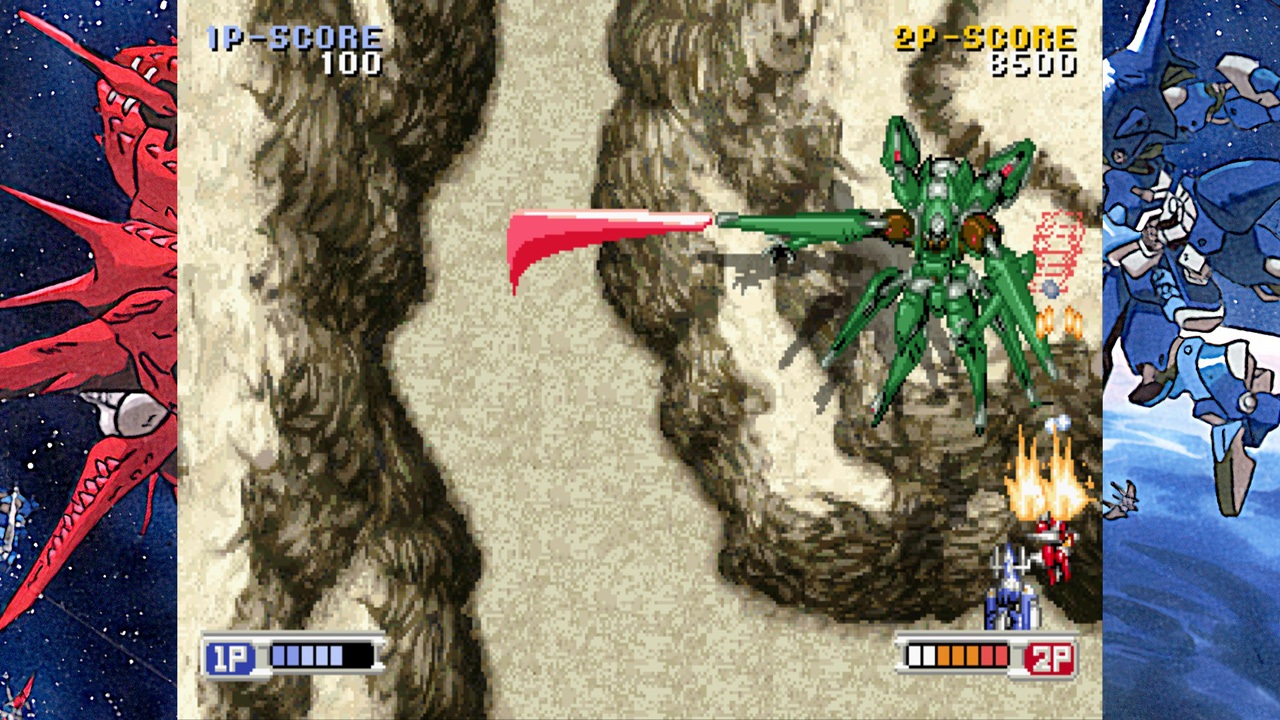1280x720 pixels.
Task: Click the 2P emblem on the right gauge
Action: pyautogui.click(x=1047, y=658)
